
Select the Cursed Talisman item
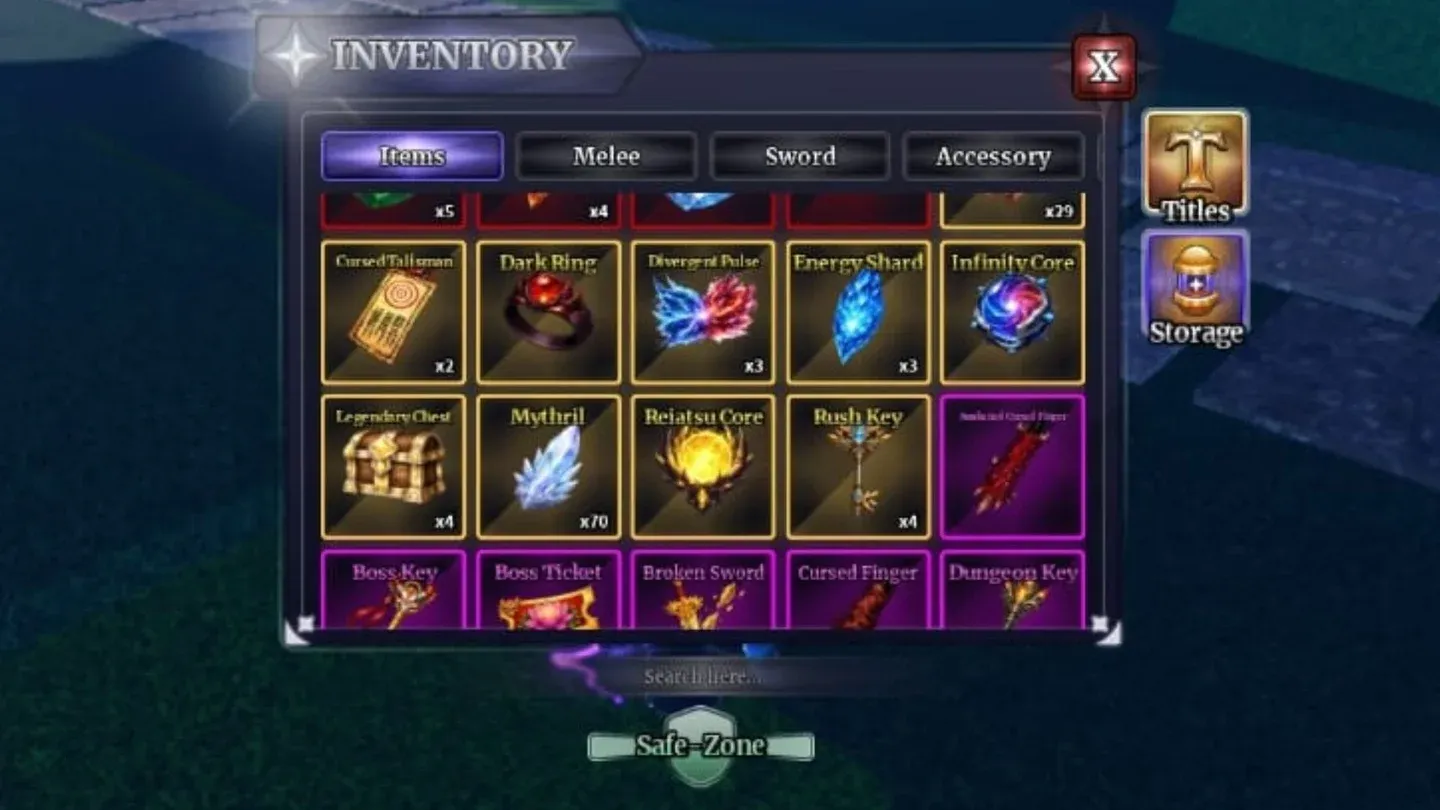pyautogui.click(x=392, y=312)
